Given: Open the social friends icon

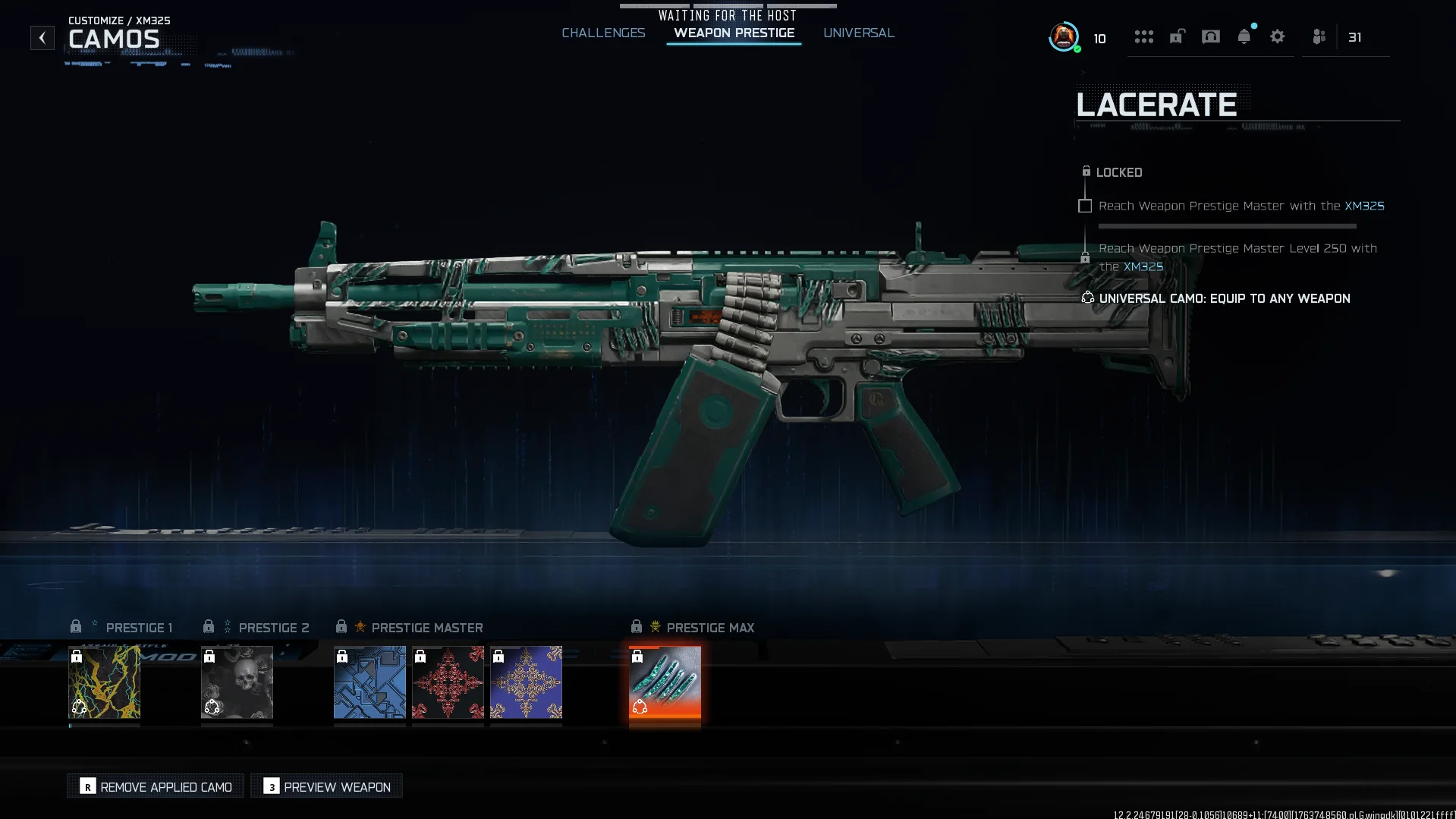Looking at the screenshot, I should [x=1319, y=37].
